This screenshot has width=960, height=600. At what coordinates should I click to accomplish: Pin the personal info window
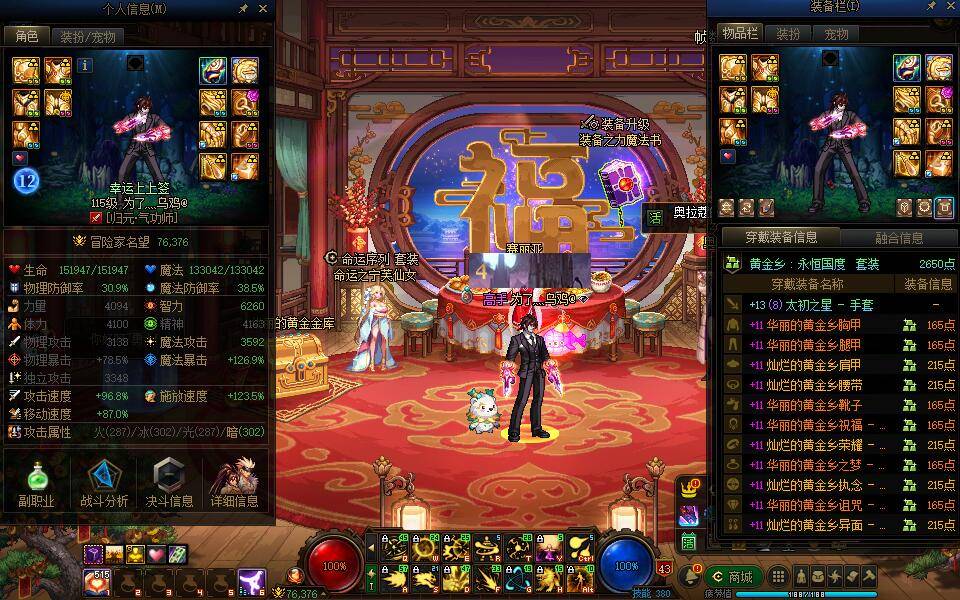click(x=244, y=8)
